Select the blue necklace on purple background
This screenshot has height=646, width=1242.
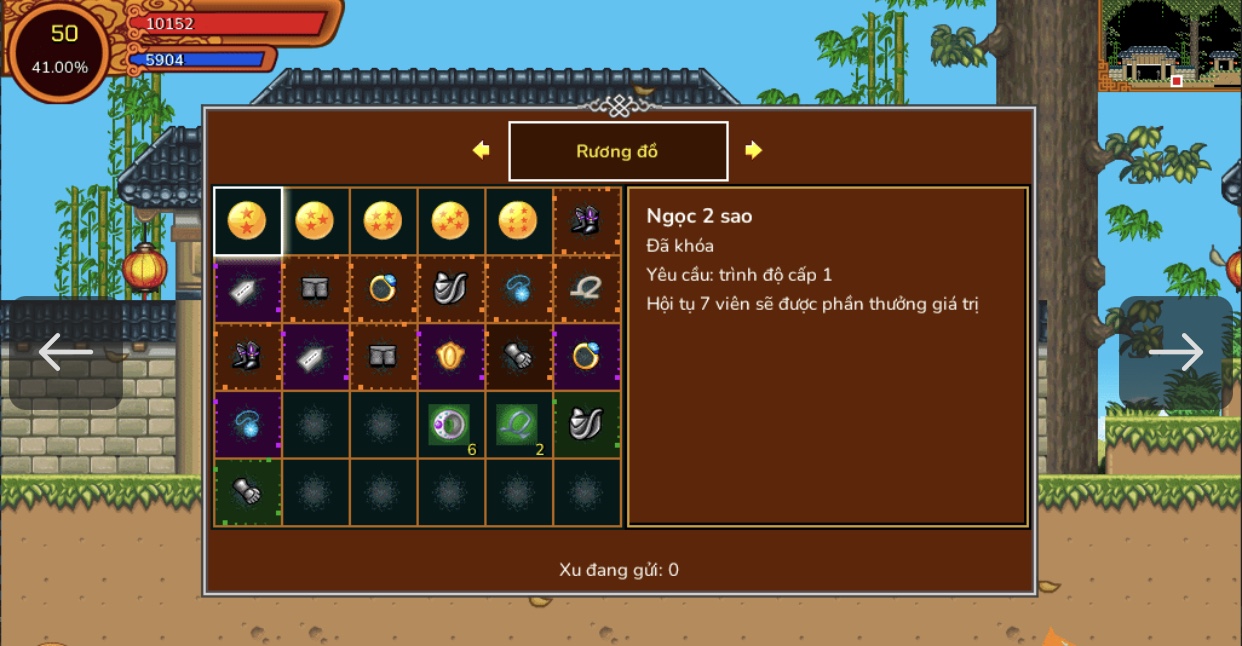click(x=247, y=425)
